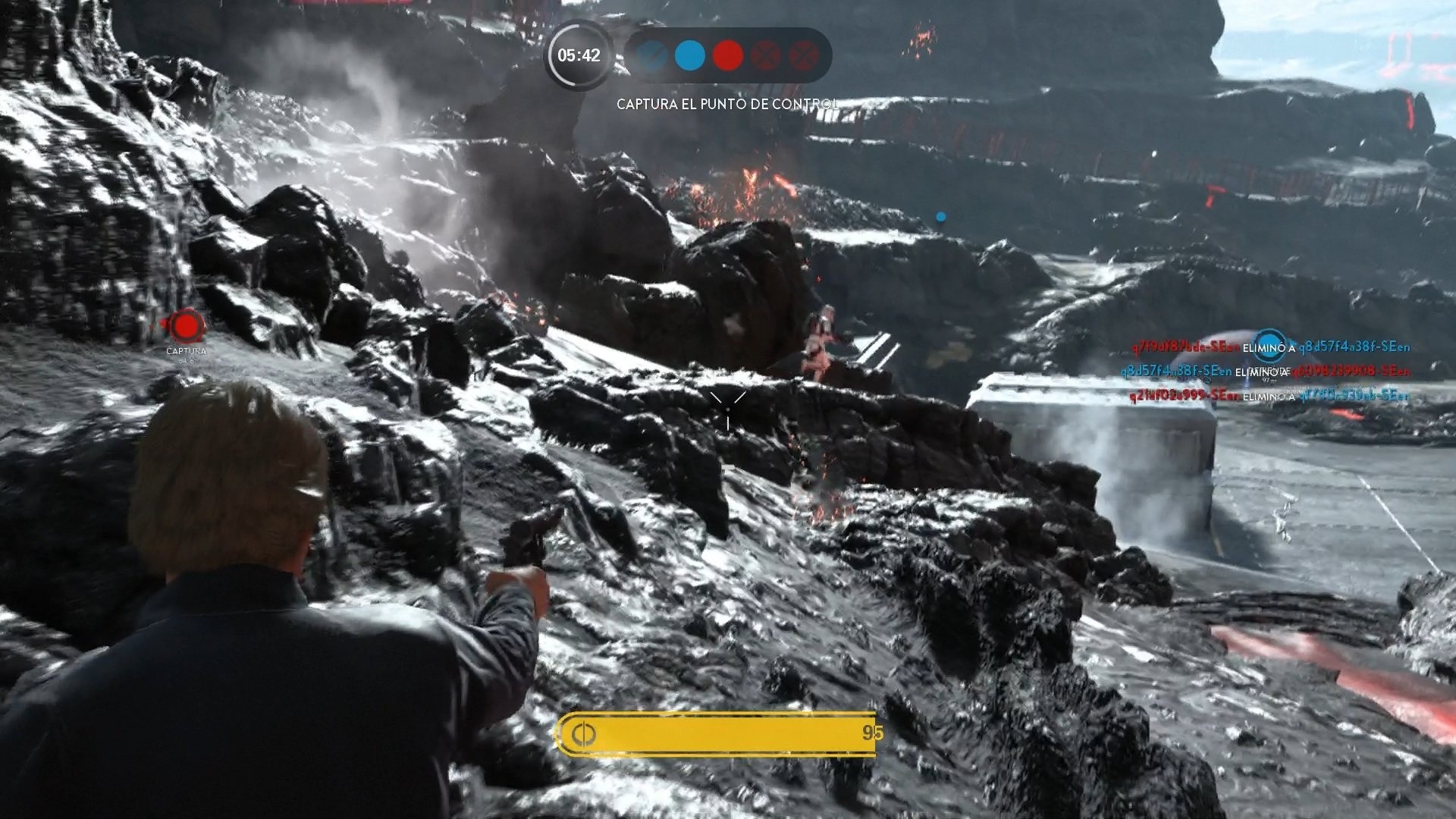Toggle the control points status bar
The height and width of the screenshot is (819, 1456).
[726, 55]
